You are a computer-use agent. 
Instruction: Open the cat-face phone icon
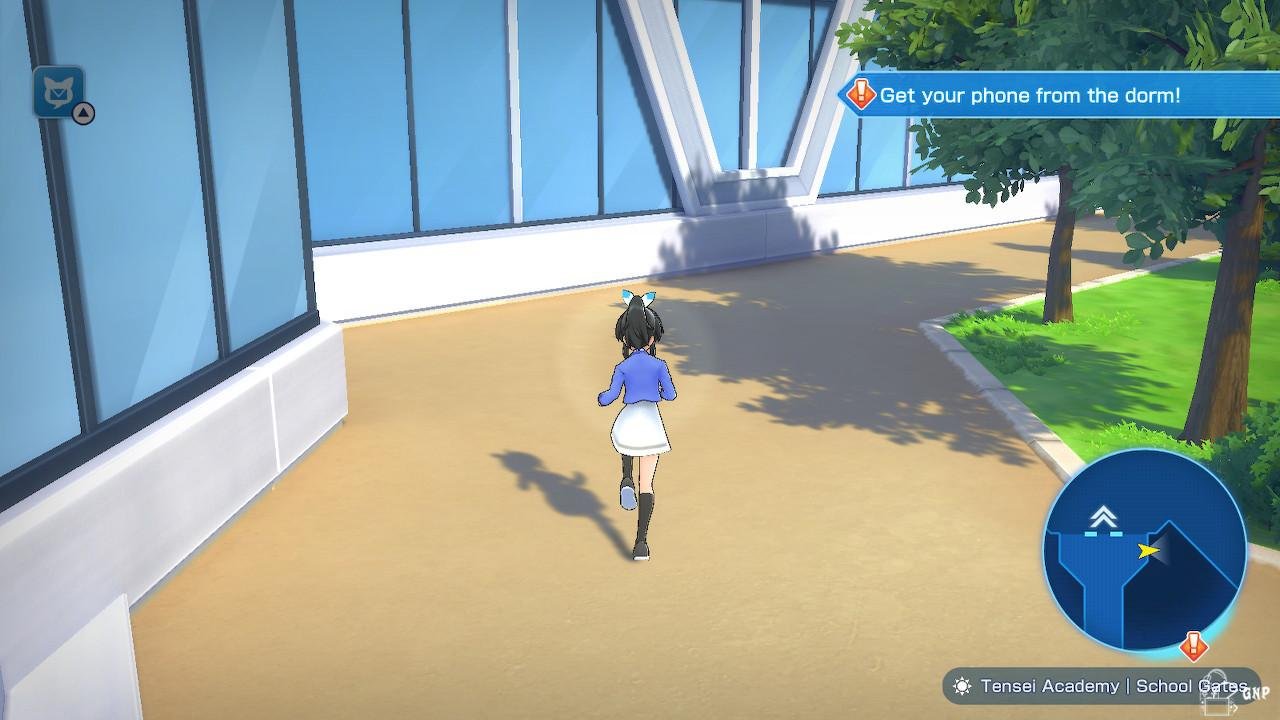point(58,92)
